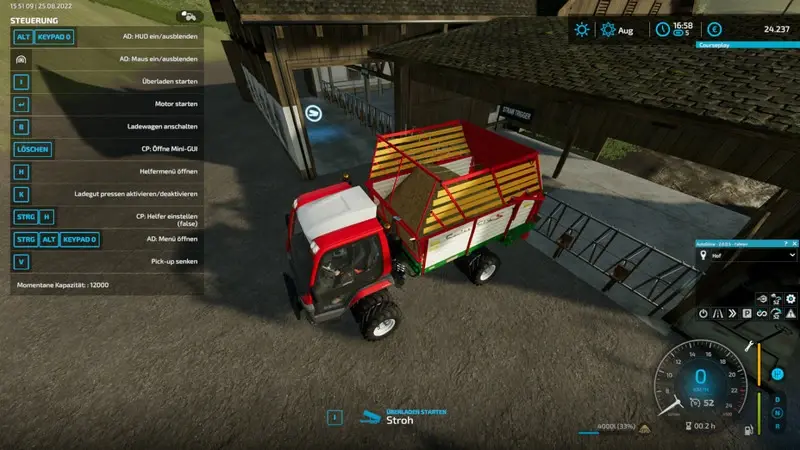Select the parking P icon

point(747,313)
